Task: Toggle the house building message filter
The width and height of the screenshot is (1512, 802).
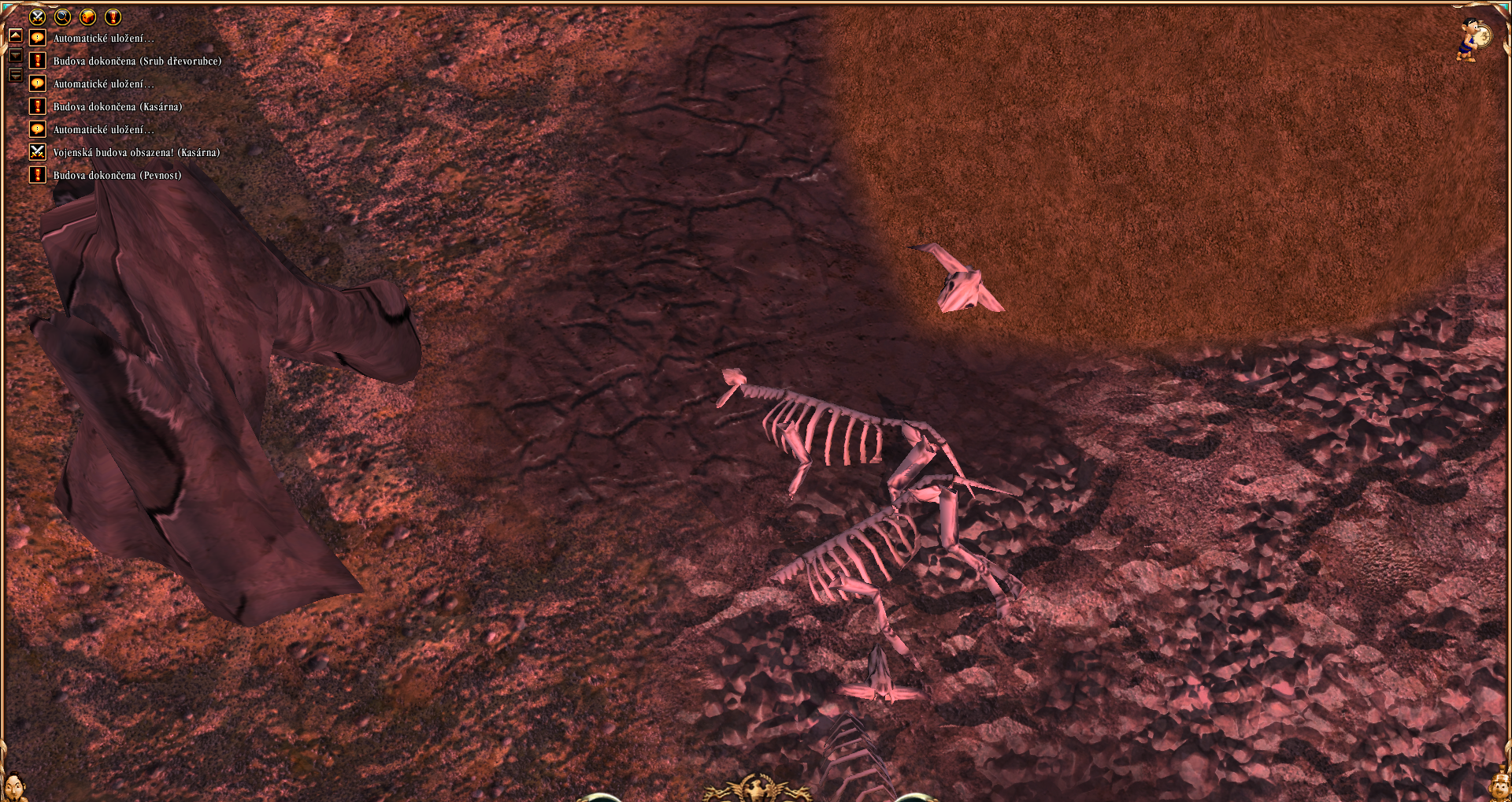Action: tap(87, 17)
